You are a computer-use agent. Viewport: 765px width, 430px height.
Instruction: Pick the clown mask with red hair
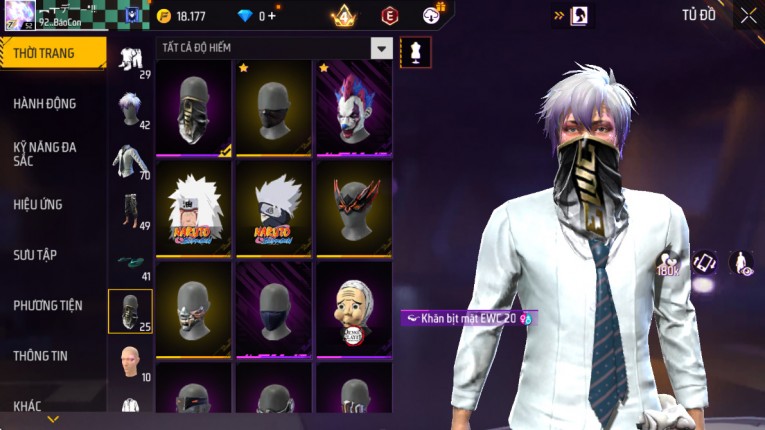[x=354, y=109]
